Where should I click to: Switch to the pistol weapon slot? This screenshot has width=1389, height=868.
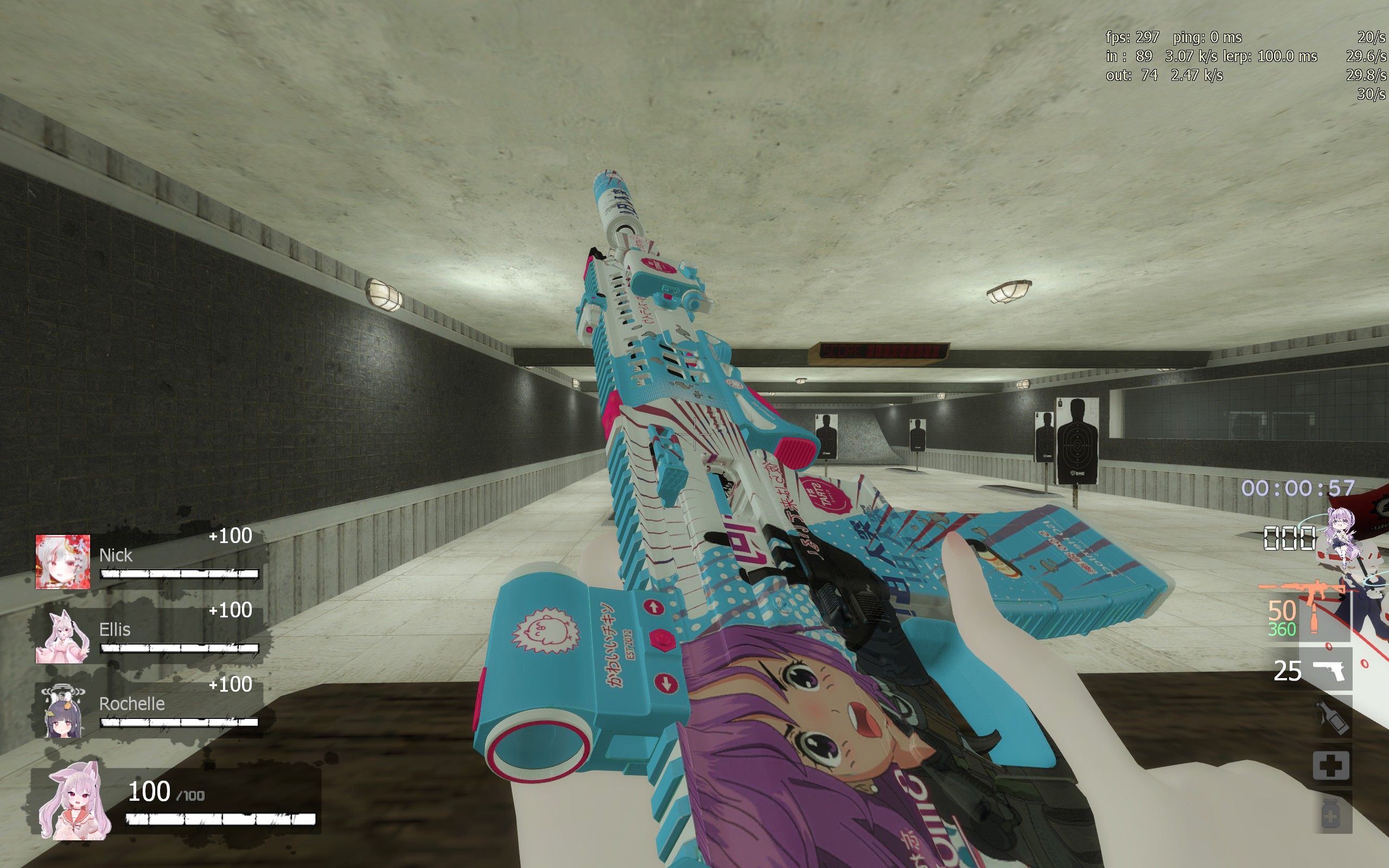pos(1329,670)
